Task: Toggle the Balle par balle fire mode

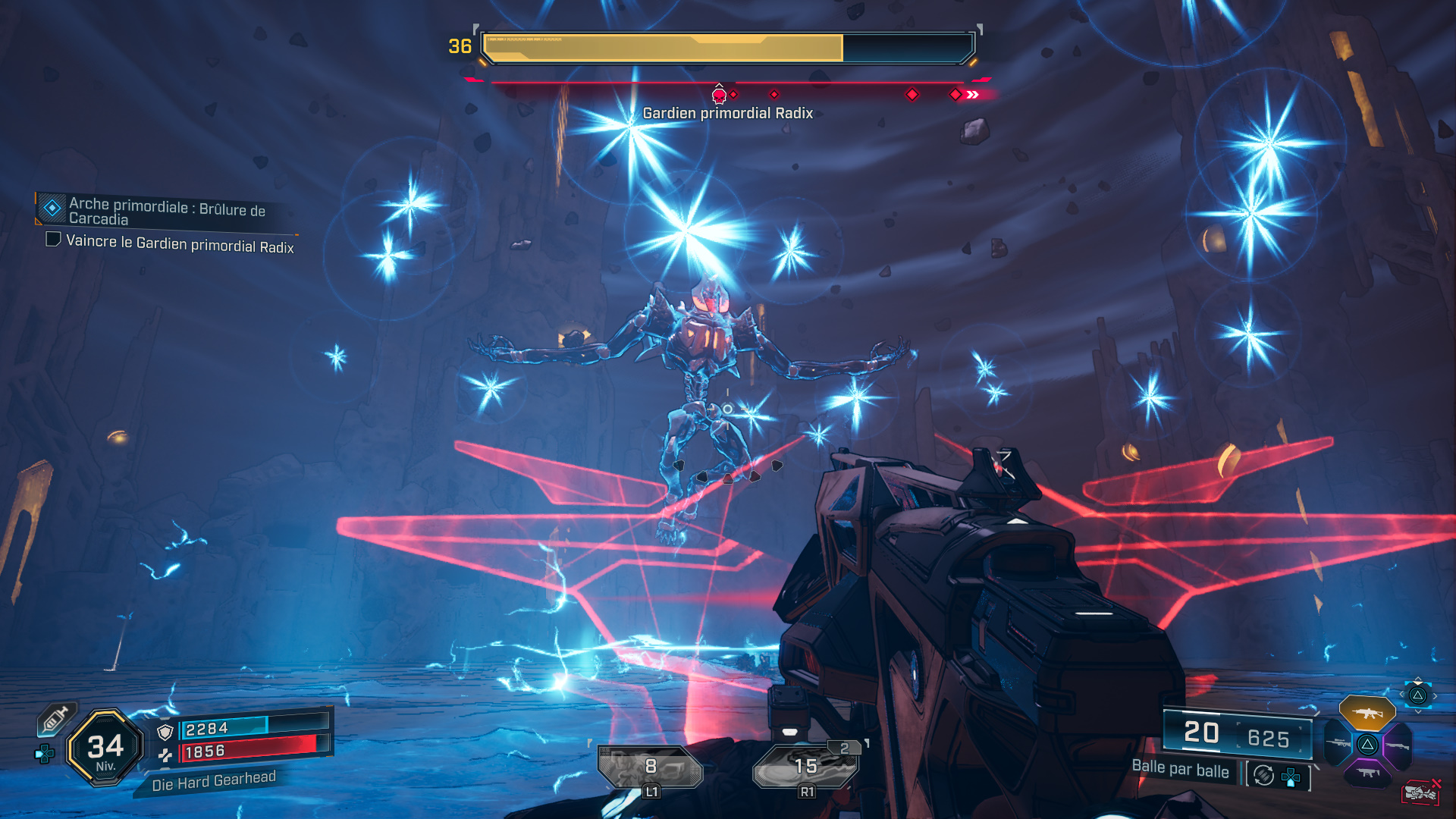Action: pyautogui.click(x=1180, y=769)
